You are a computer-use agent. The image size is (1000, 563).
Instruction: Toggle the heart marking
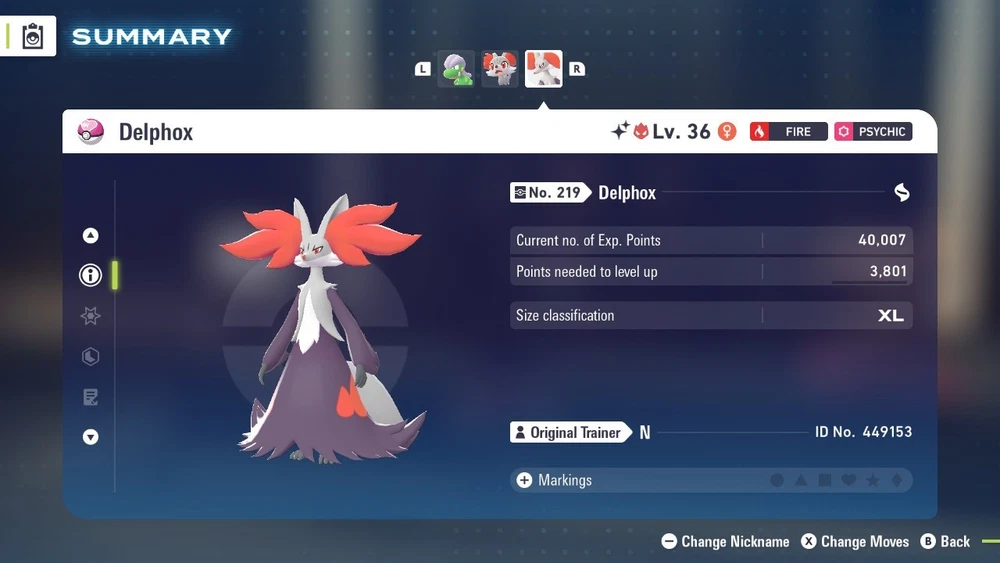(849, 481)
